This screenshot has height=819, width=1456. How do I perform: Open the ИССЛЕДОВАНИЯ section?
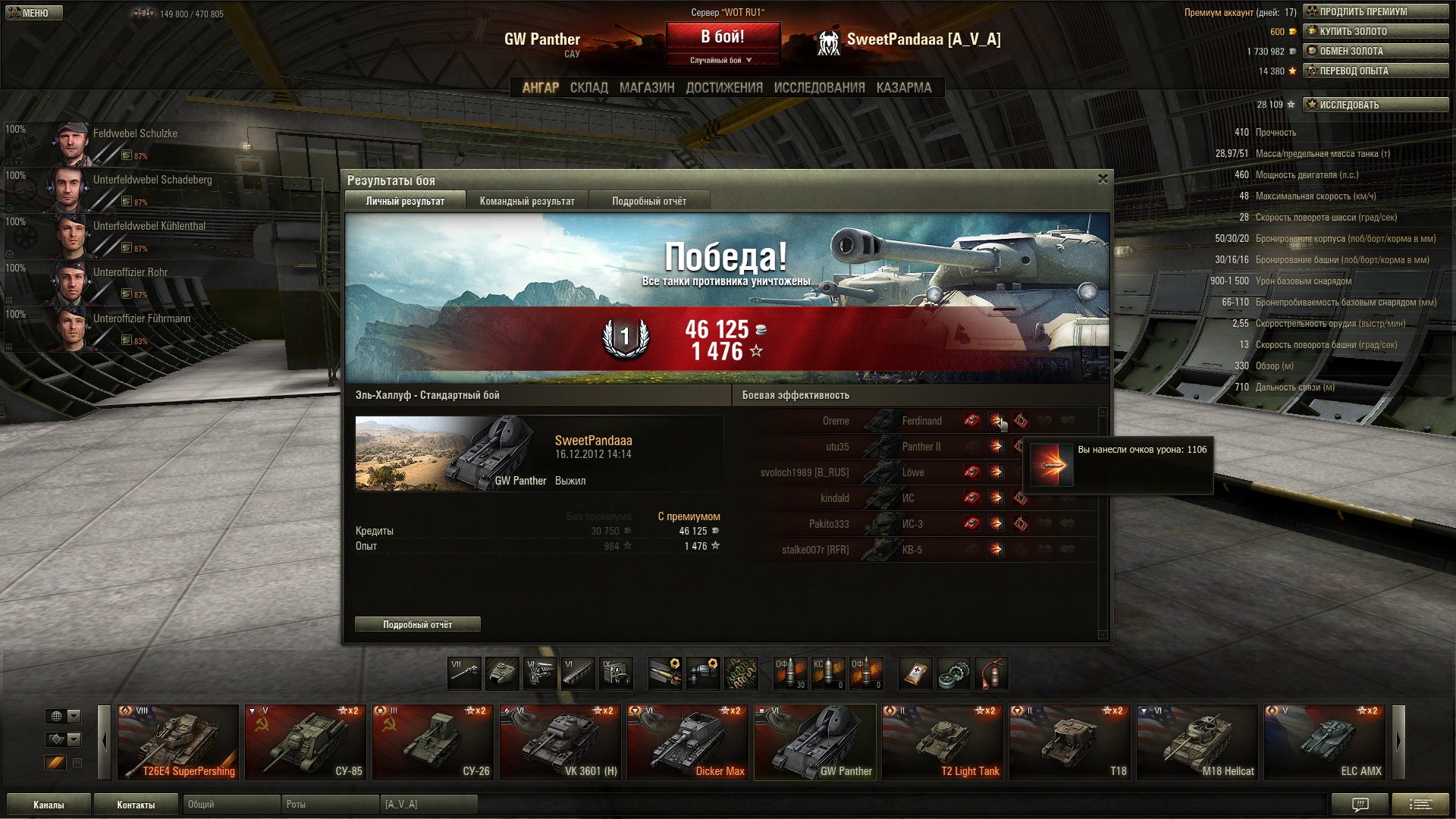[x=819, y=88]
